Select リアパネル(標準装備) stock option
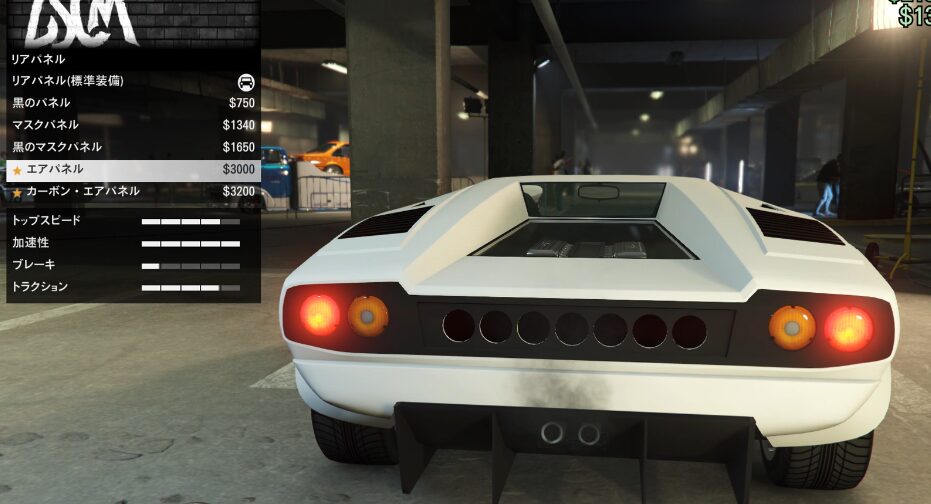 coord(130,81)
